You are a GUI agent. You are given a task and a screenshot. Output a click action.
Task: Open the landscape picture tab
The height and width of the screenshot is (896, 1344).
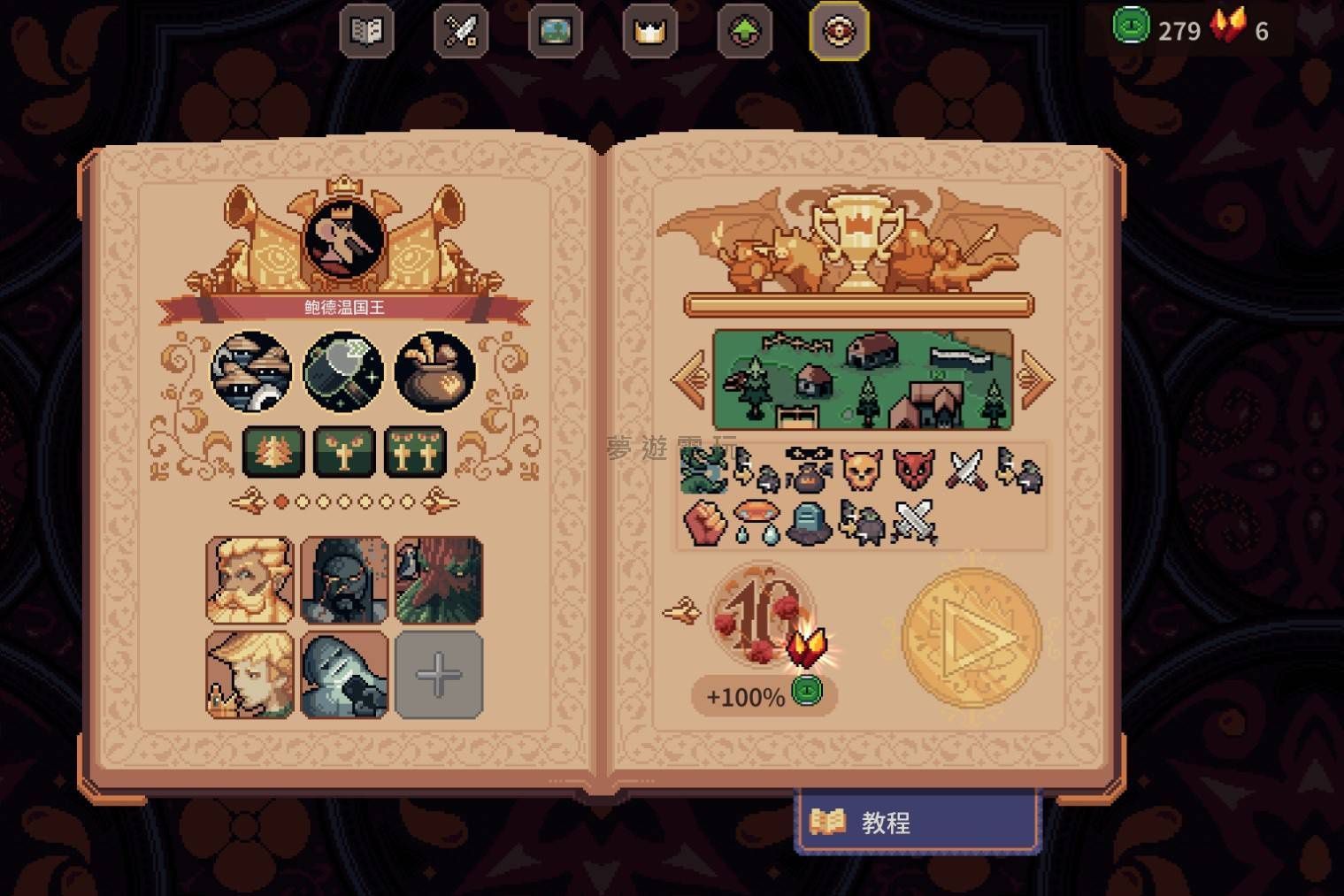[556, 33]
